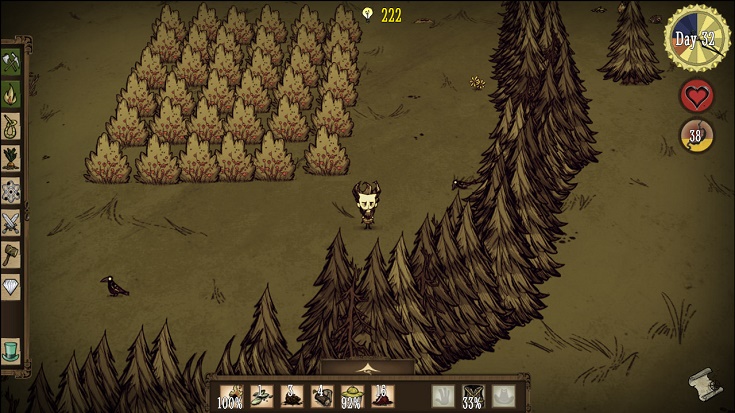Open the Fire crafting tab
This screenshot has height=413, width=735.
coord(11,95)
